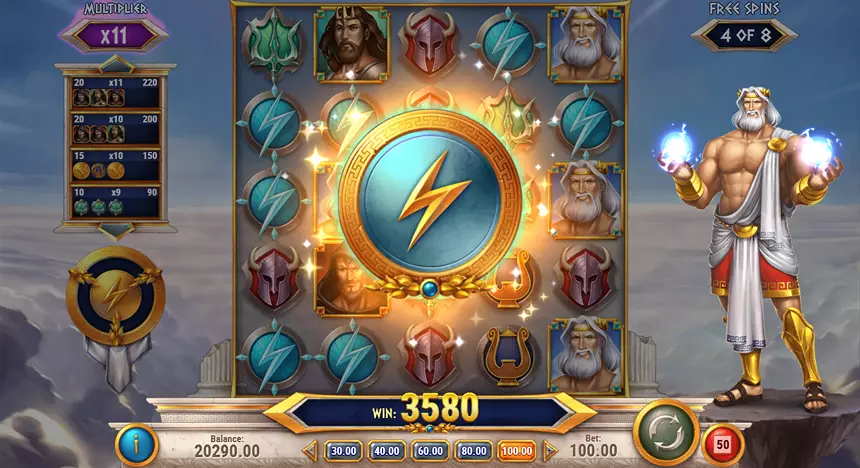Spin the reels with the green button
This screenshot has width=860, height=468.
[x=665, y=431]
